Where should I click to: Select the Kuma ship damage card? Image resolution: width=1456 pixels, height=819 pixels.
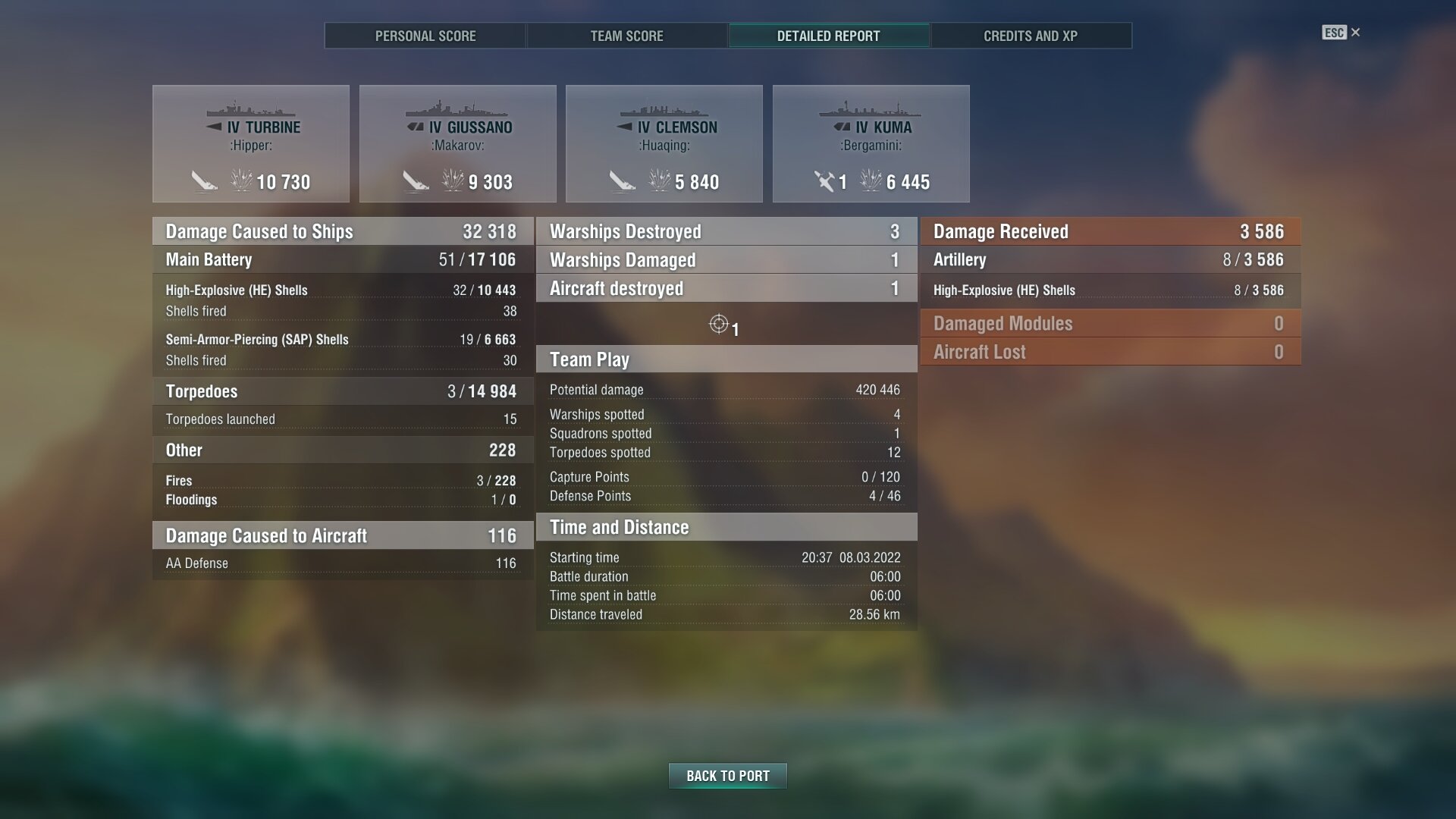871,144
